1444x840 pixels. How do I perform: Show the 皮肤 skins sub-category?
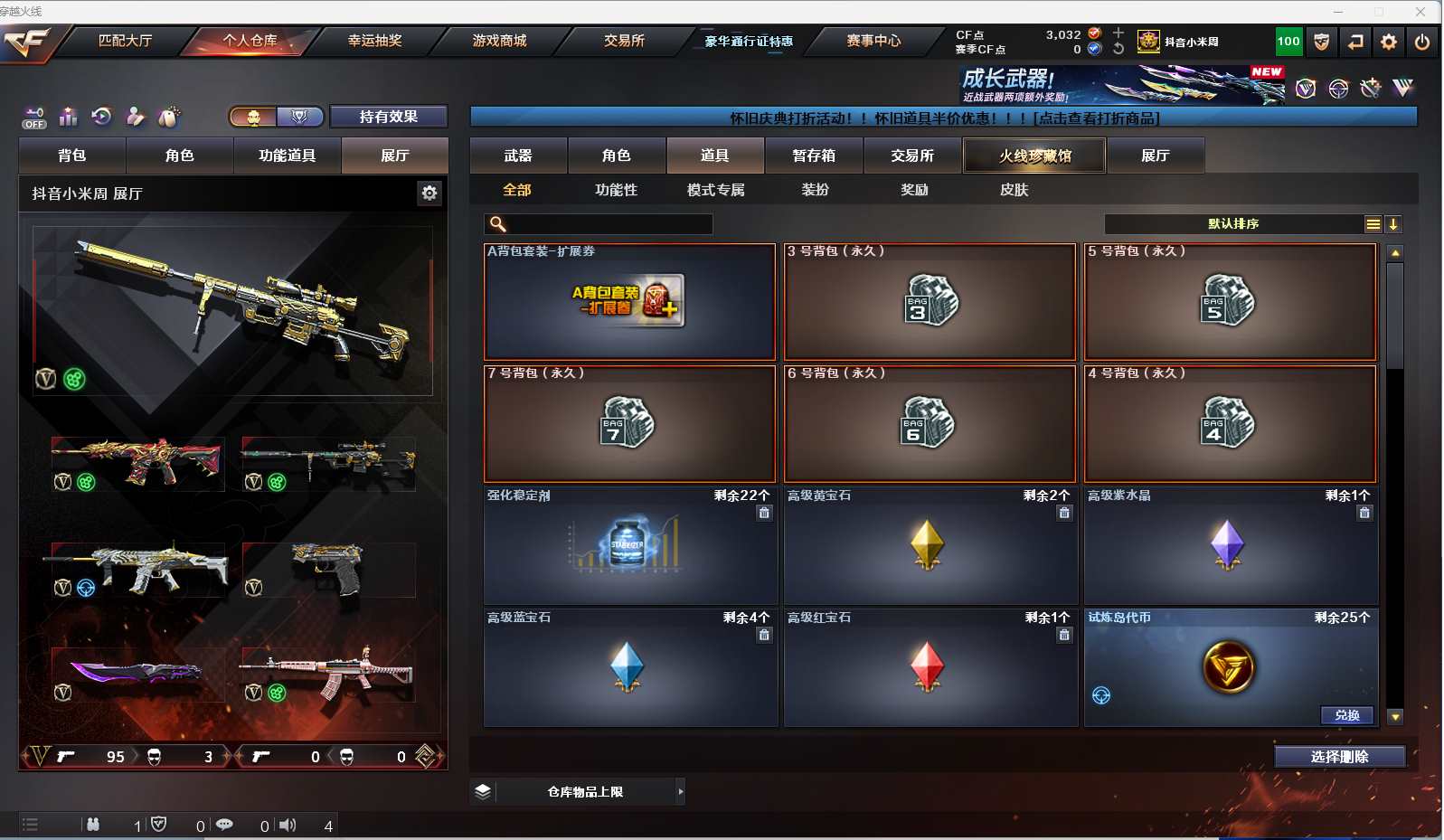tap(1014, 190)
